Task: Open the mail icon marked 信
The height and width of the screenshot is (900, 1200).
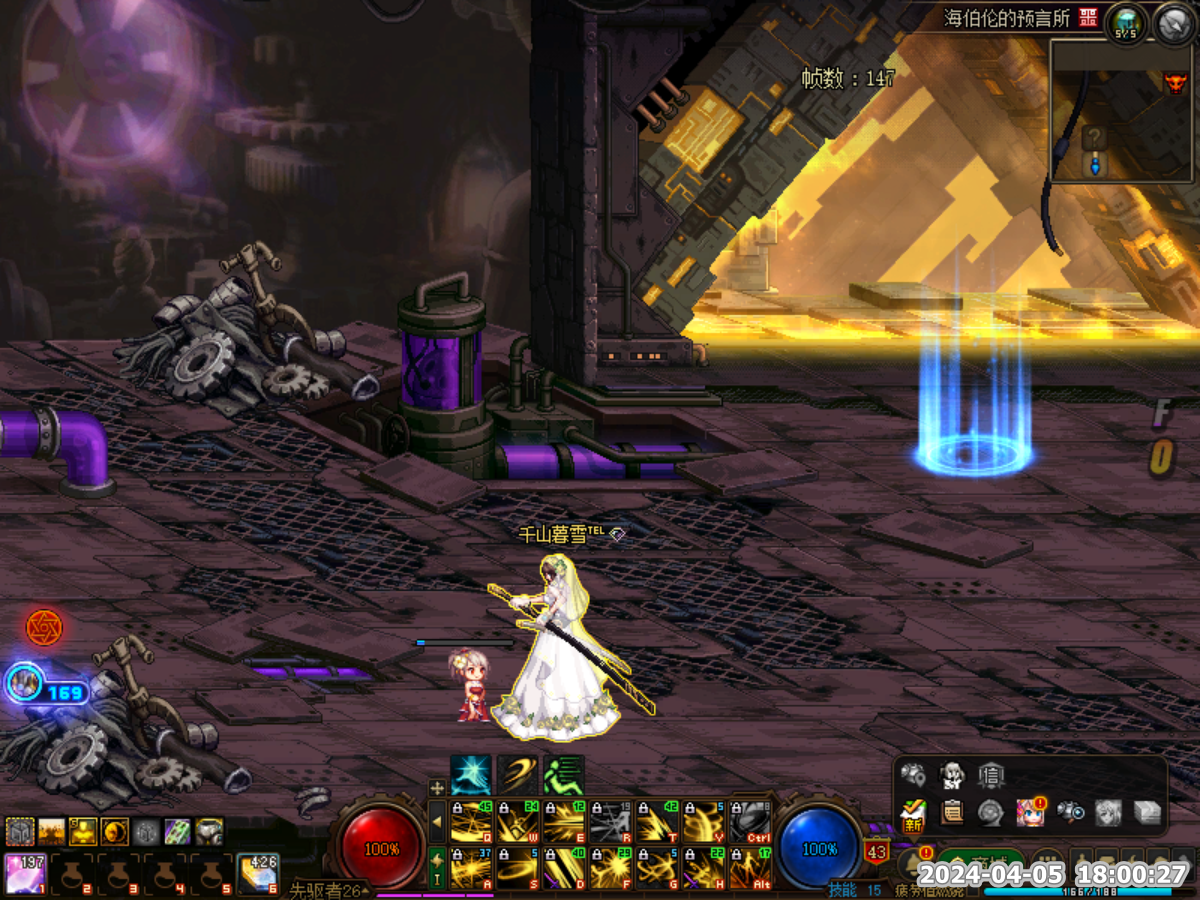Action: coord(991,775)
